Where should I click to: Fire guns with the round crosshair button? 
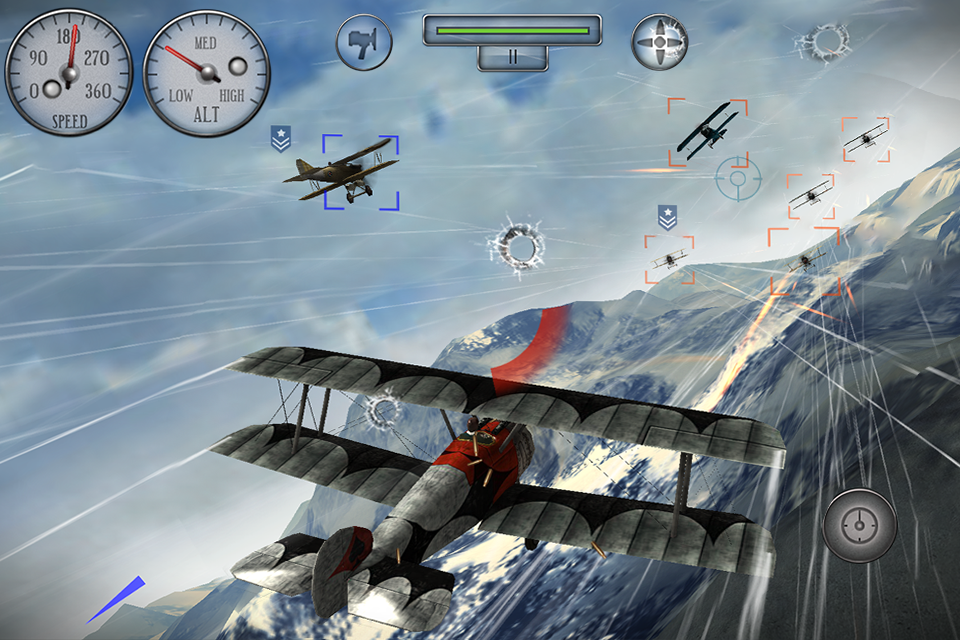tap(859, 525)
